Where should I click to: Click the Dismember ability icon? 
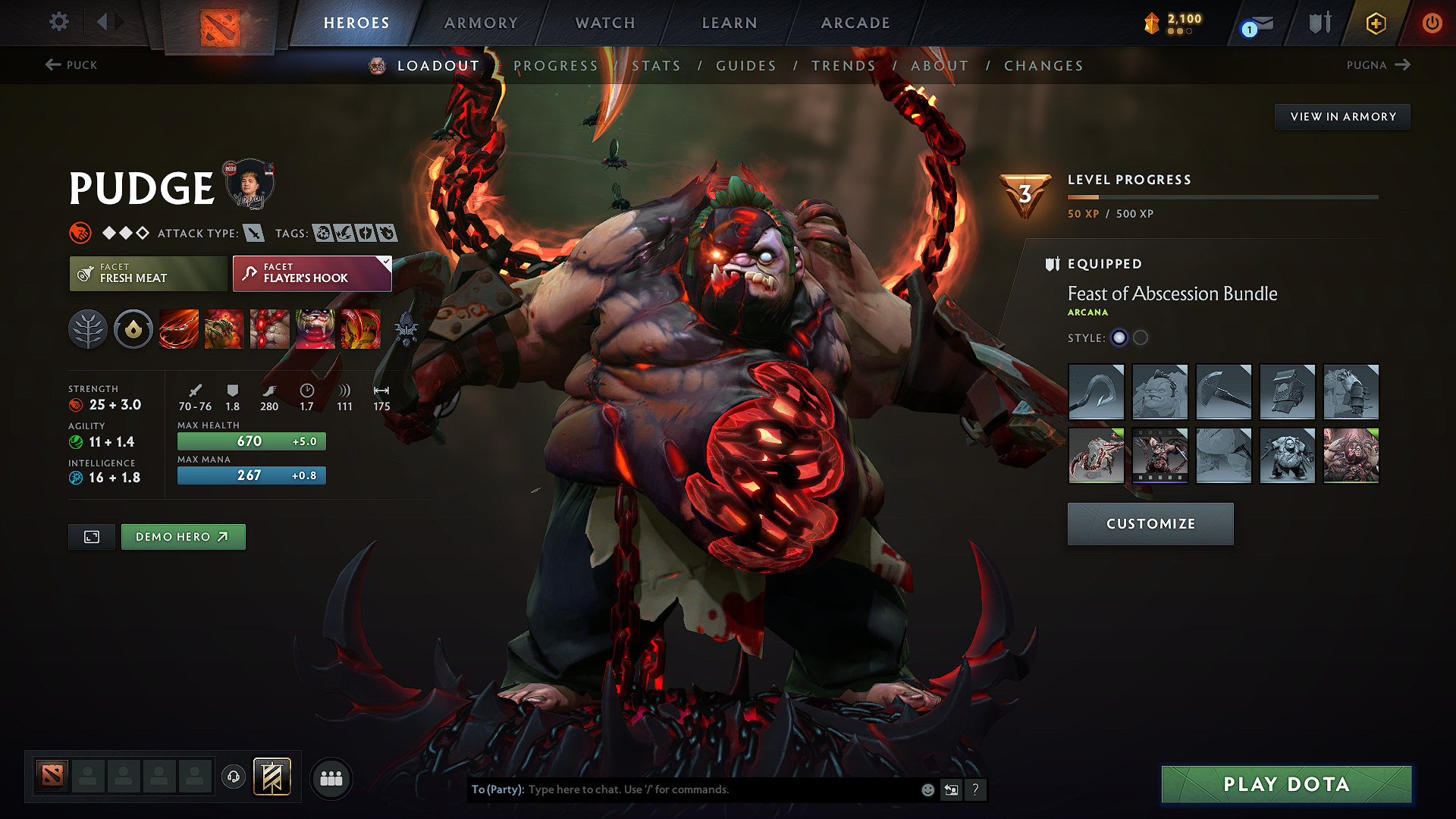tap(315, 329)
